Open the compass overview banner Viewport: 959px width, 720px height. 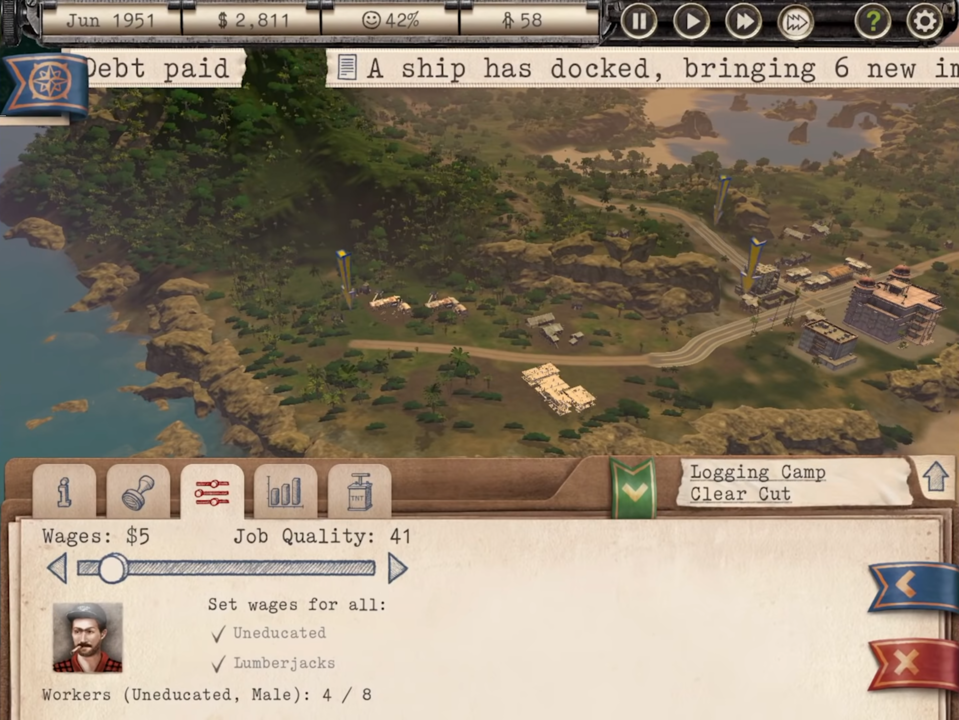pyautogui.click(x=44, y=83)
